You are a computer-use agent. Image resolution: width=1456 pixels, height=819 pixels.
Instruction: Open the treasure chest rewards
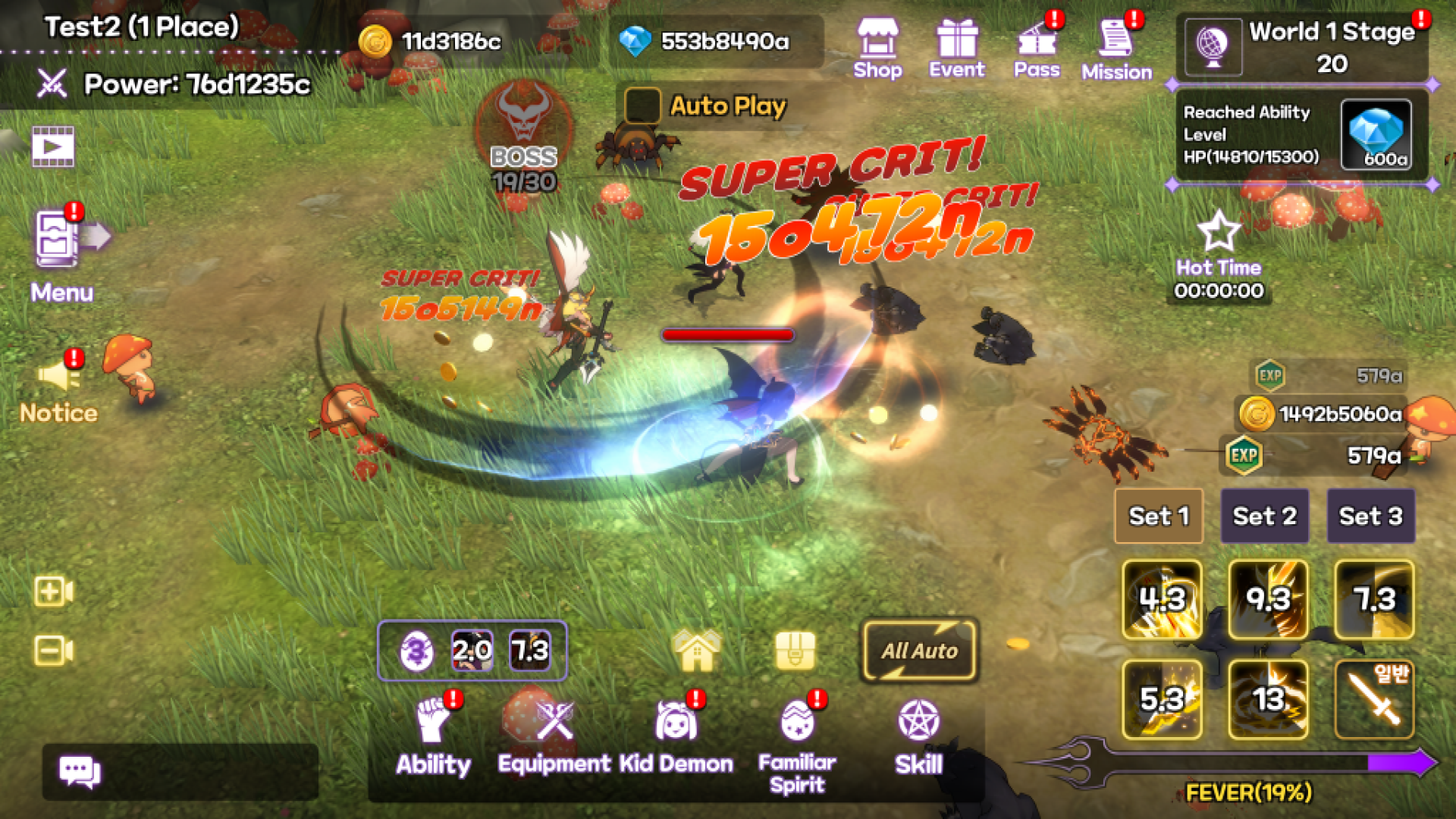click(796, 651)
